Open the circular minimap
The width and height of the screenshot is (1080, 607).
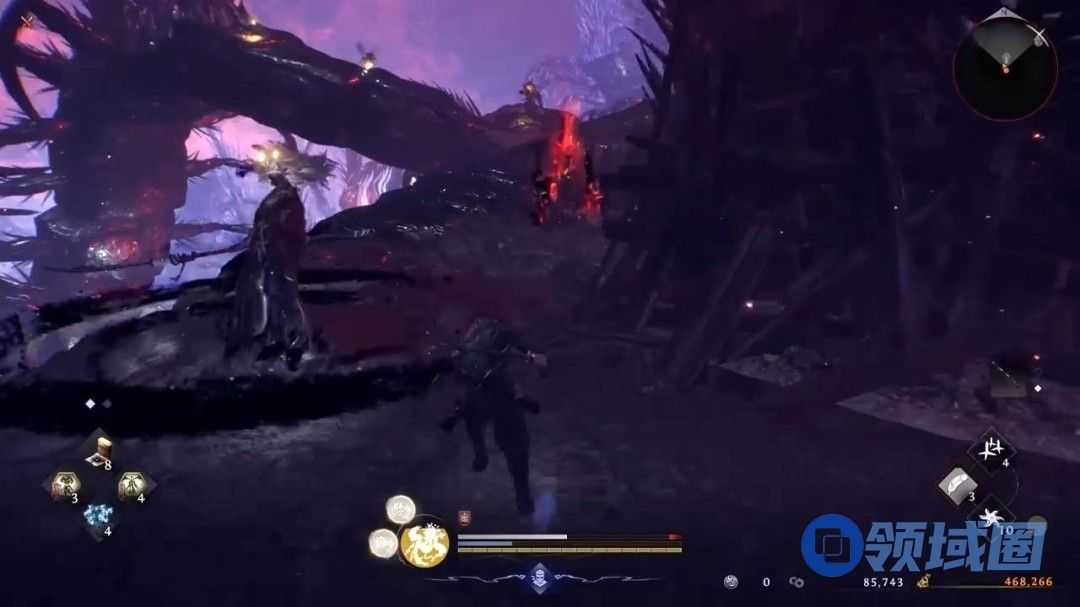[1004, 68]
